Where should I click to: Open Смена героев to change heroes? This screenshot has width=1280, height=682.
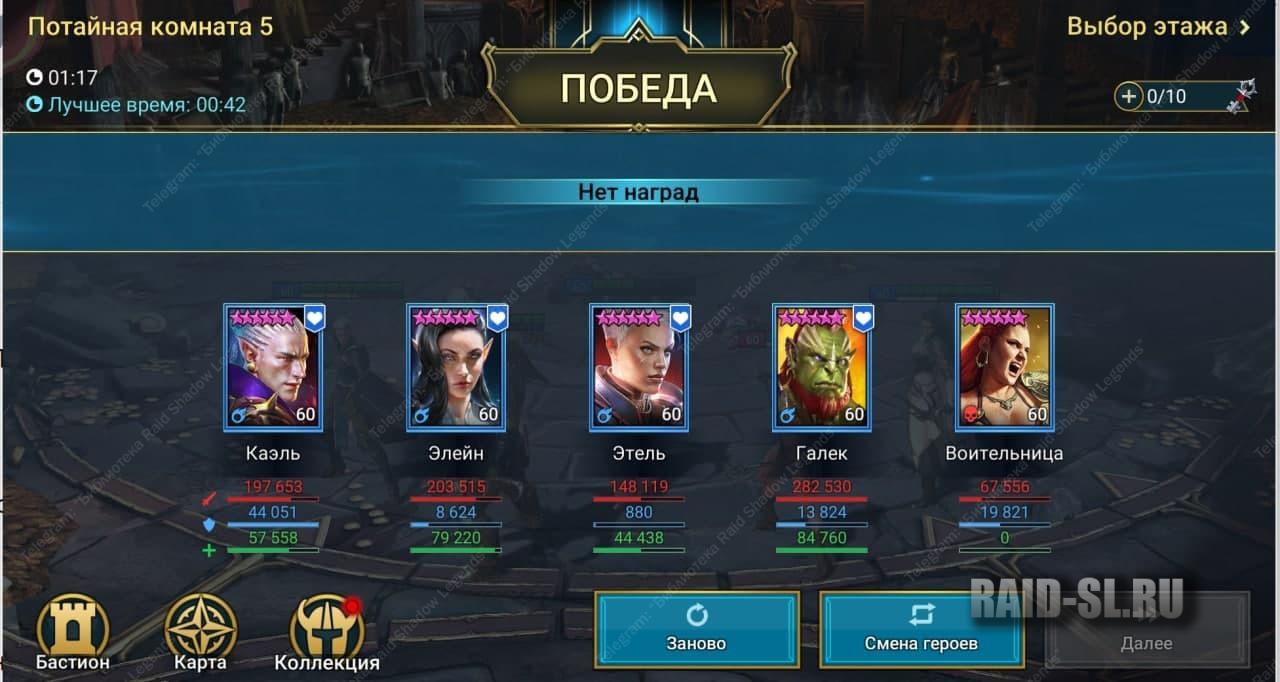(920, 629)
